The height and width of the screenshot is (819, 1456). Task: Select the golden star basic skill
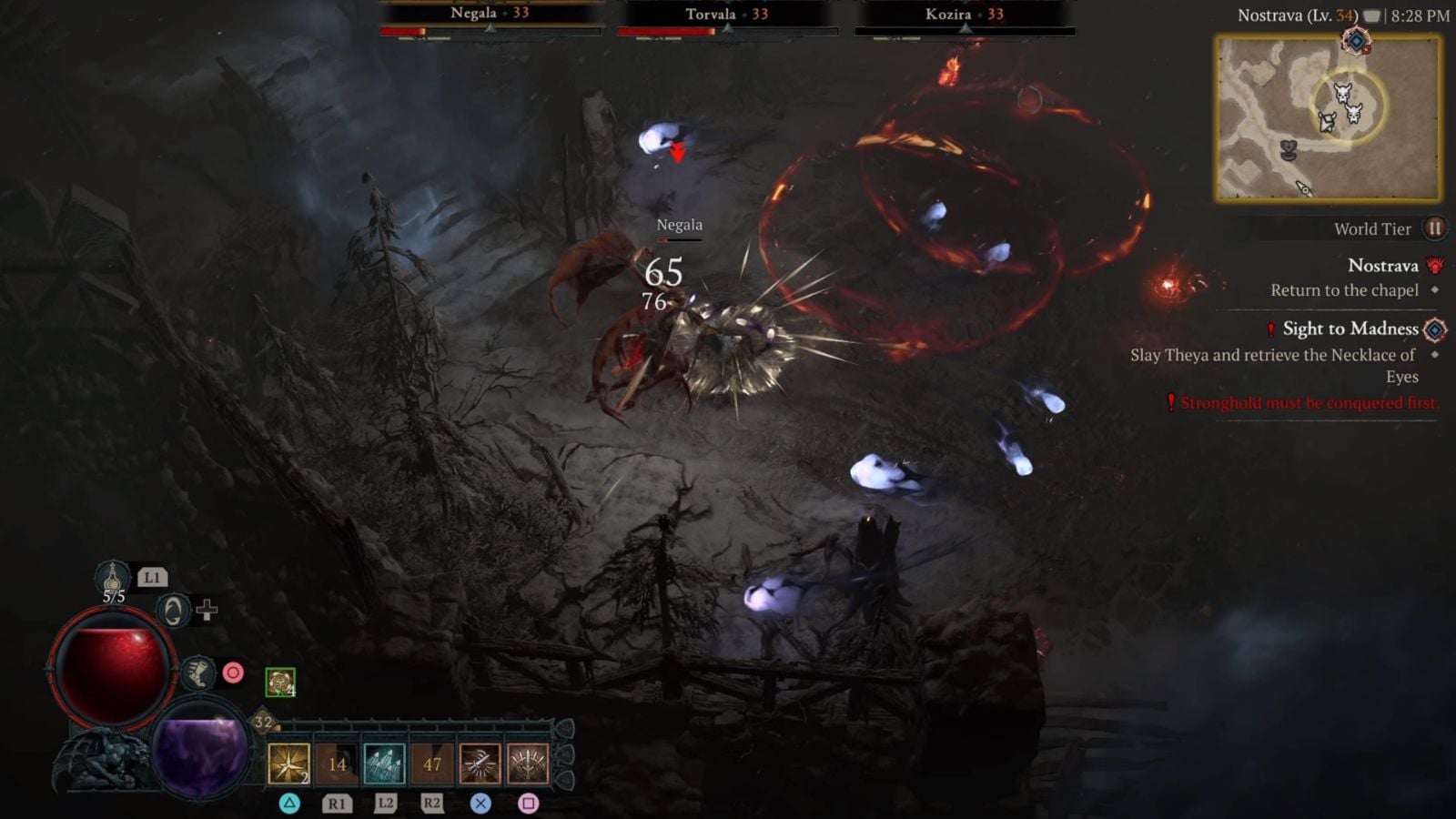[x=288, y=764]
